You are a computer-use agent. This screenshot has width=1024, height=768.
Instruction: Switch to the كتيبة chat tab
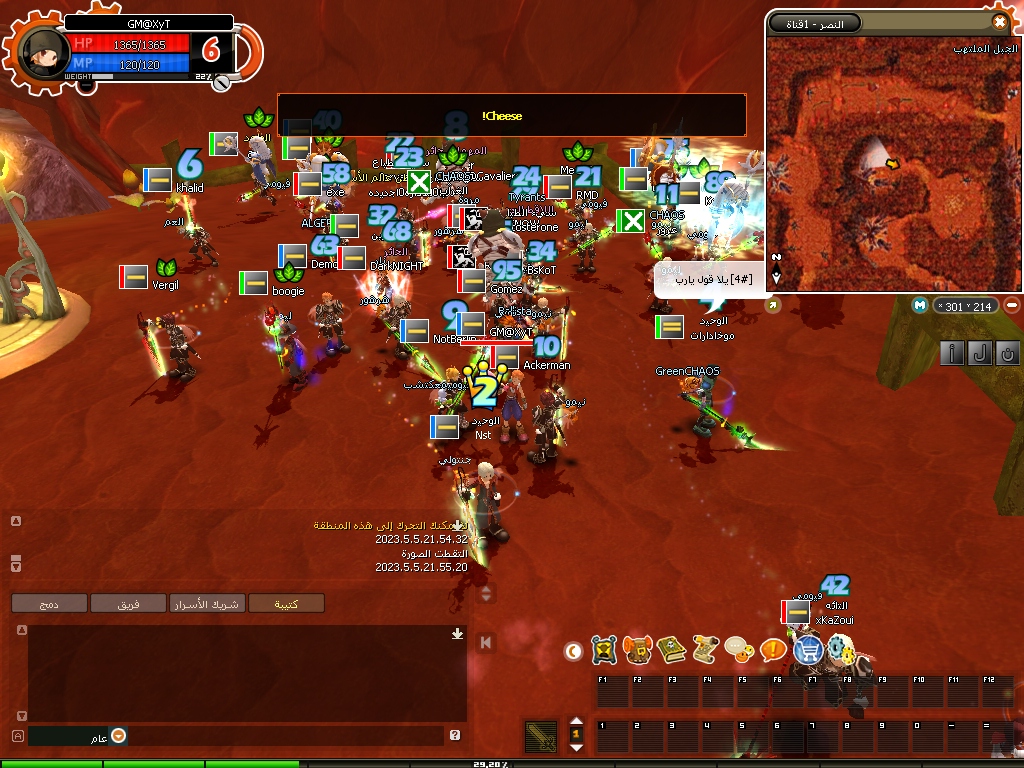tap(287, 603)
